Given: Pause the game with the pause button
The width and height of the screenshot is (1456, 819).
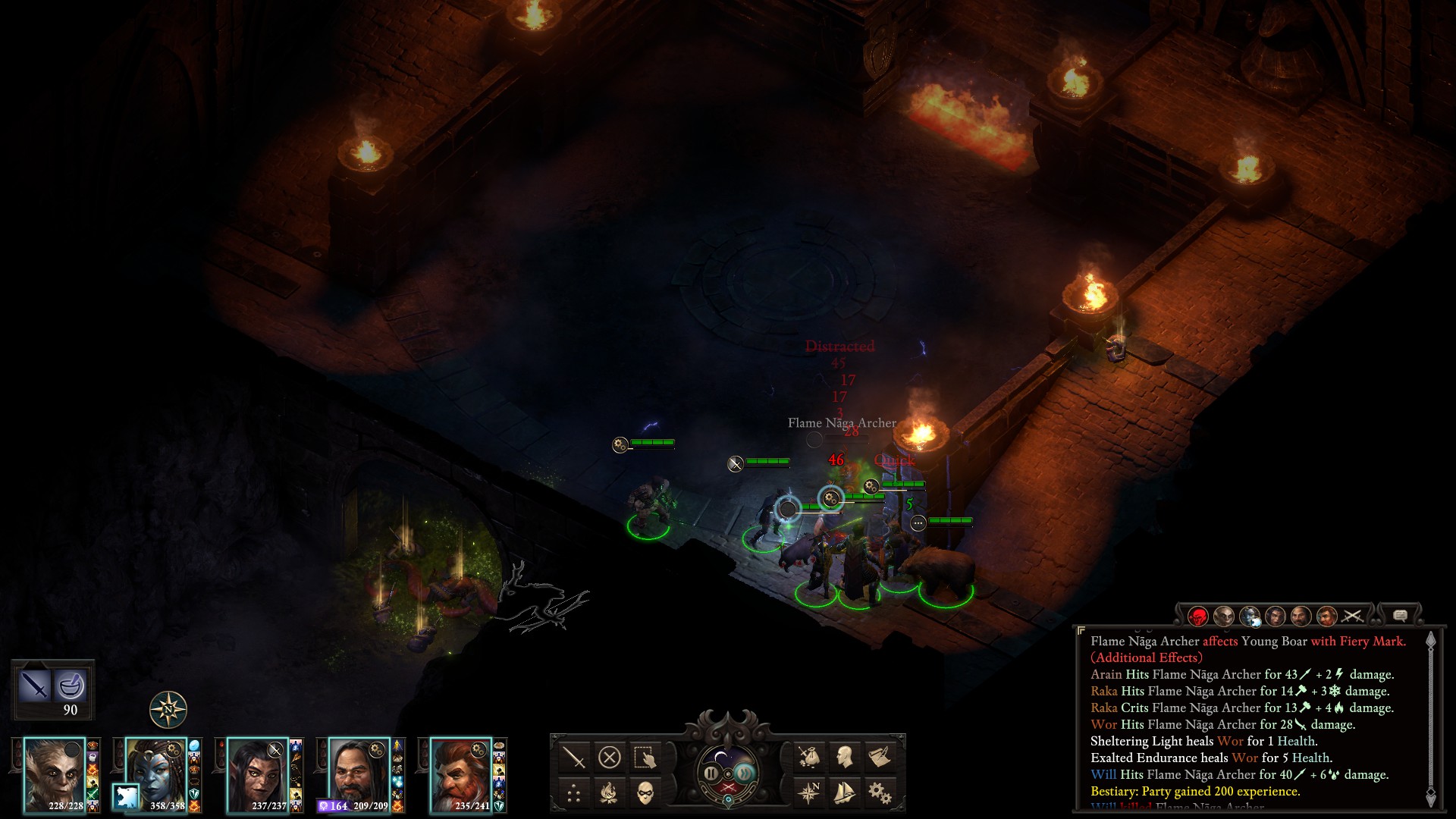Looking at the screenshot, I should 711,773.
